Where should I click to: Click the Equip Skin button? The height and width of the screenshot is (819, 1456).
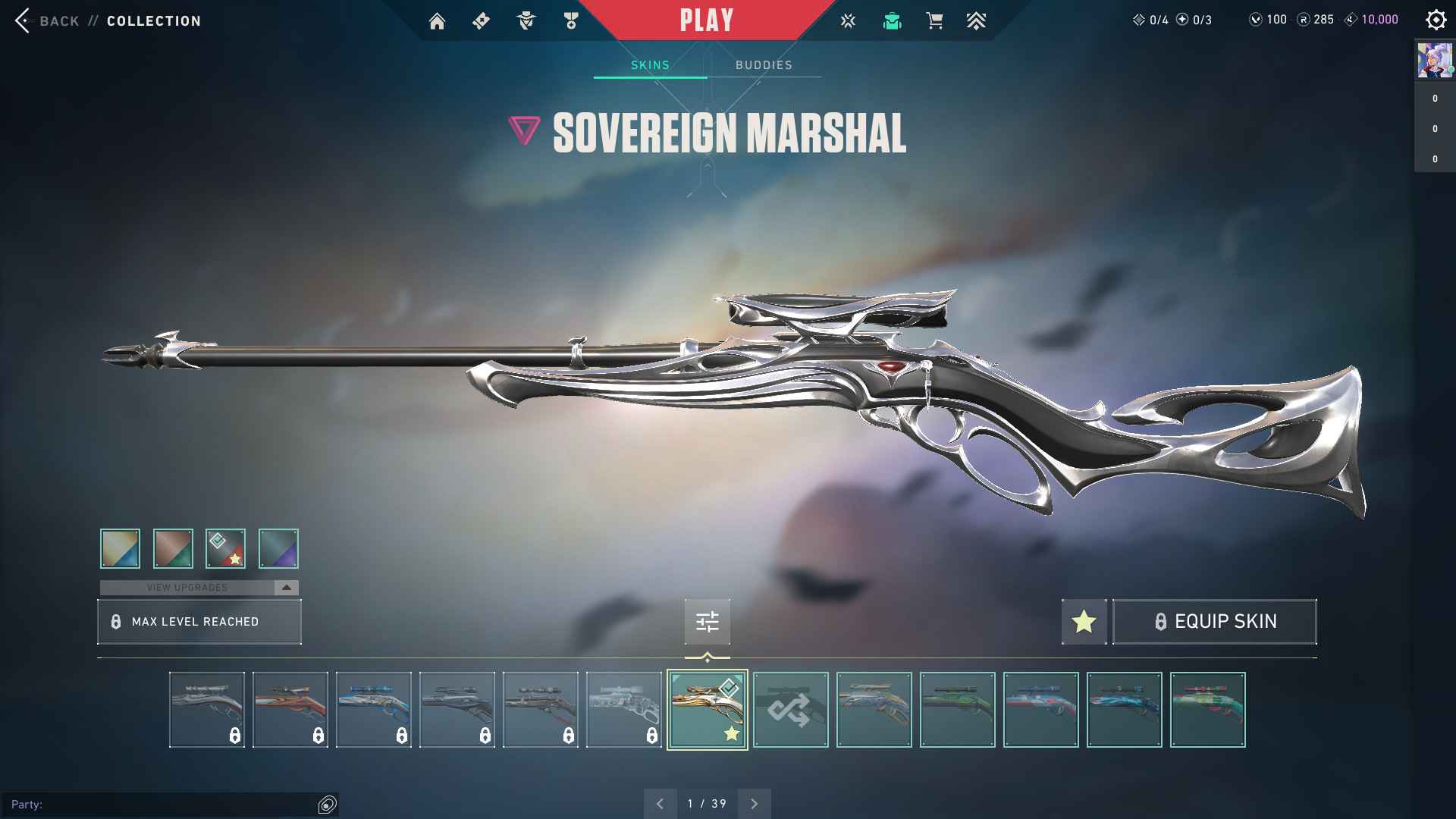[x=1214, y=622]
